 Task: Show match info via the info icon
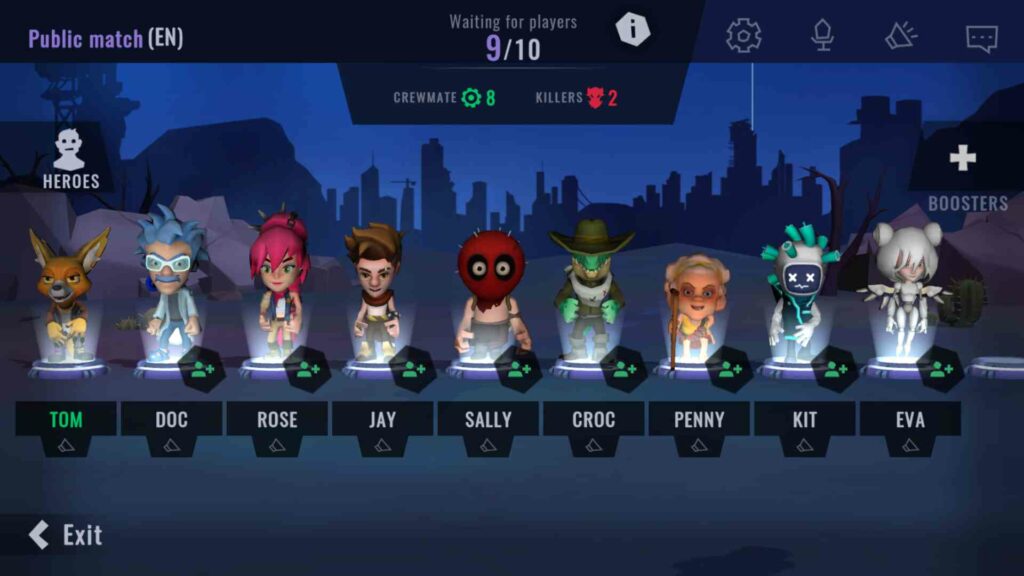pos(632,29)
